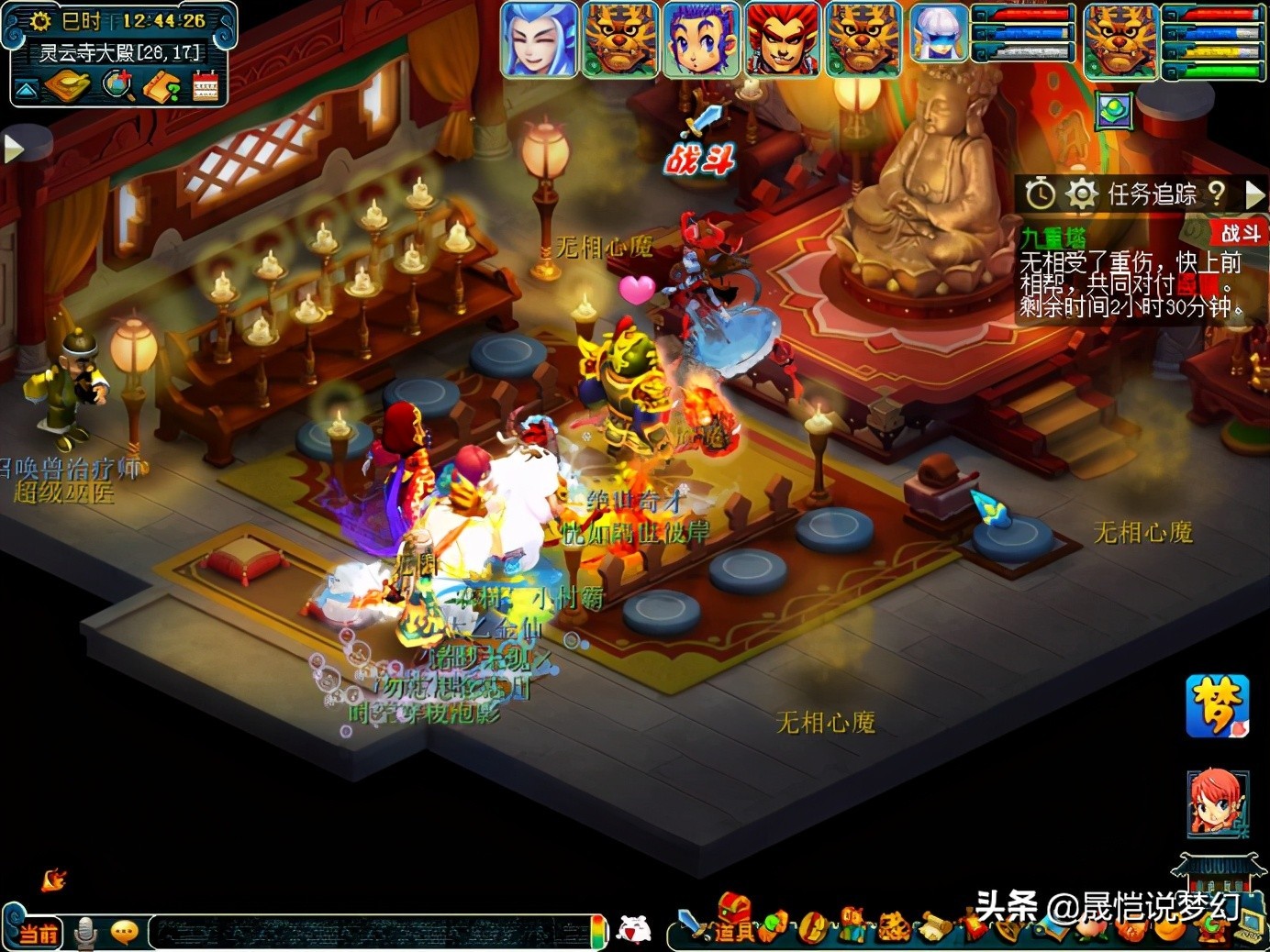
Task: Click the red 战斗 button in quest tracker
Action: pos(1240,233)
